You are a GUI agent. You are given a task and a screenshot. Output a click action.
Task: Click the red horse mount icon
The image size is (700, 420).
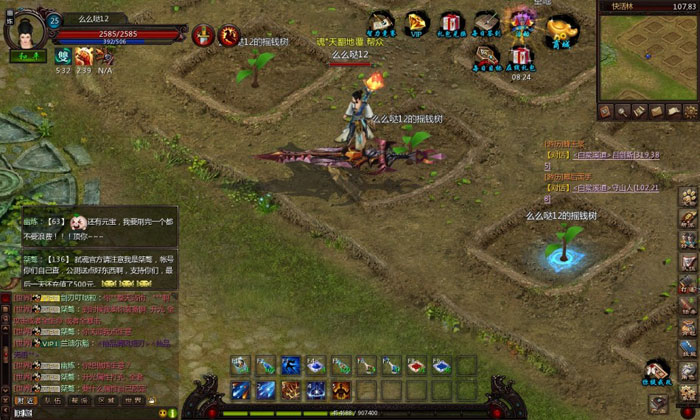[229, 37]
